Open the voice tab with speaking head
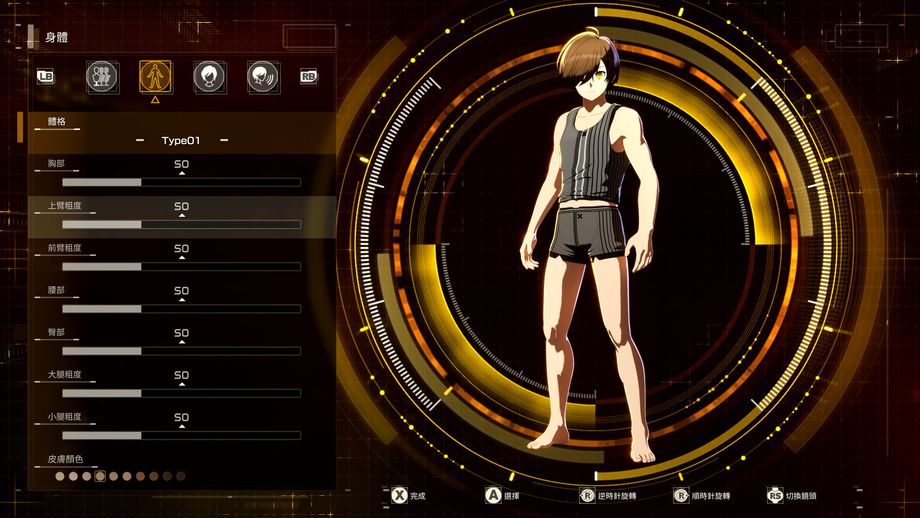Viewport: 920px width, 518px height. click(262, 75)
